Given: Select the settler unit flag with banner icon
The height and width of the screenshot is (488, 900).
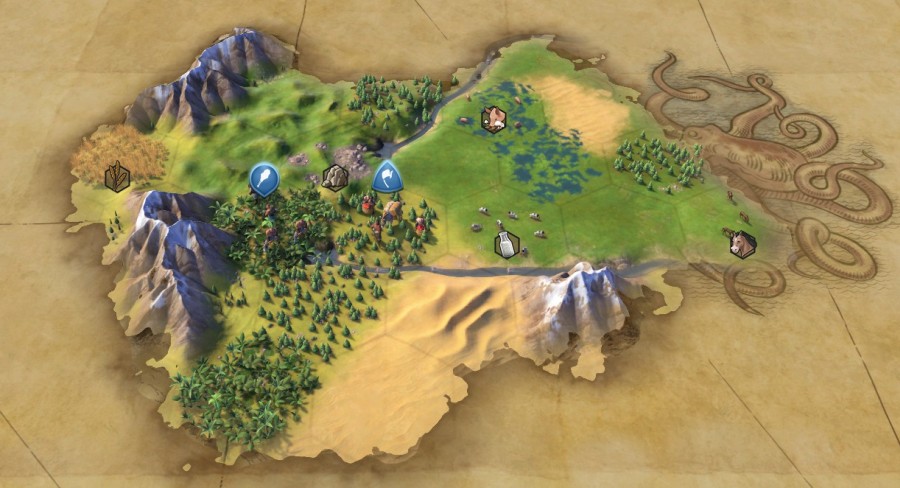Looking at the screenshot, I should pyautogui.click(x=387, y=177).
